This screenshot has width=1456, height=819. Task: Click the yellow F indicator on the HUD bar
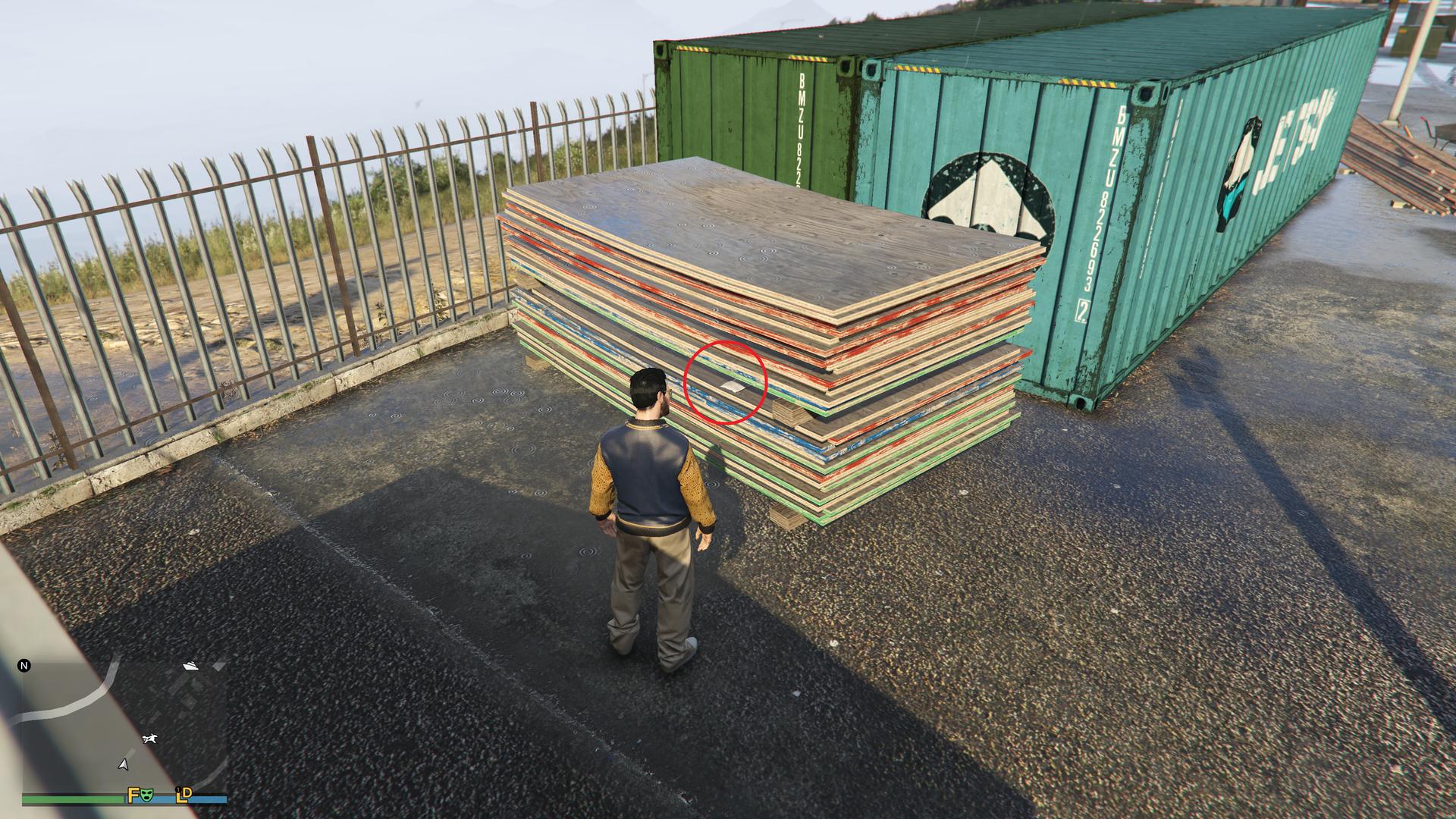[x=132, y=795]
